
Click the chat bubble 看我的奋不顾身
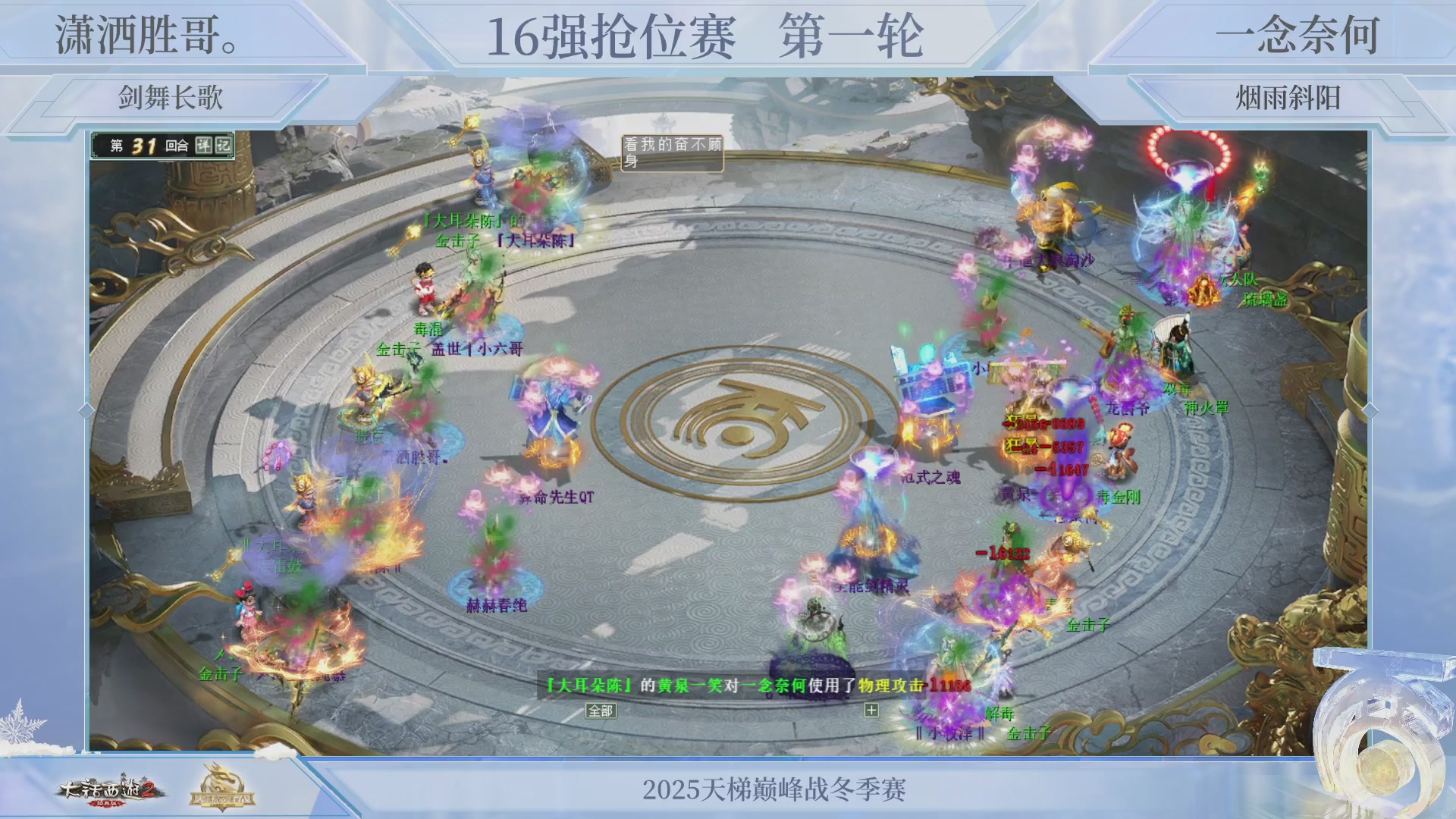click(672, 149)
